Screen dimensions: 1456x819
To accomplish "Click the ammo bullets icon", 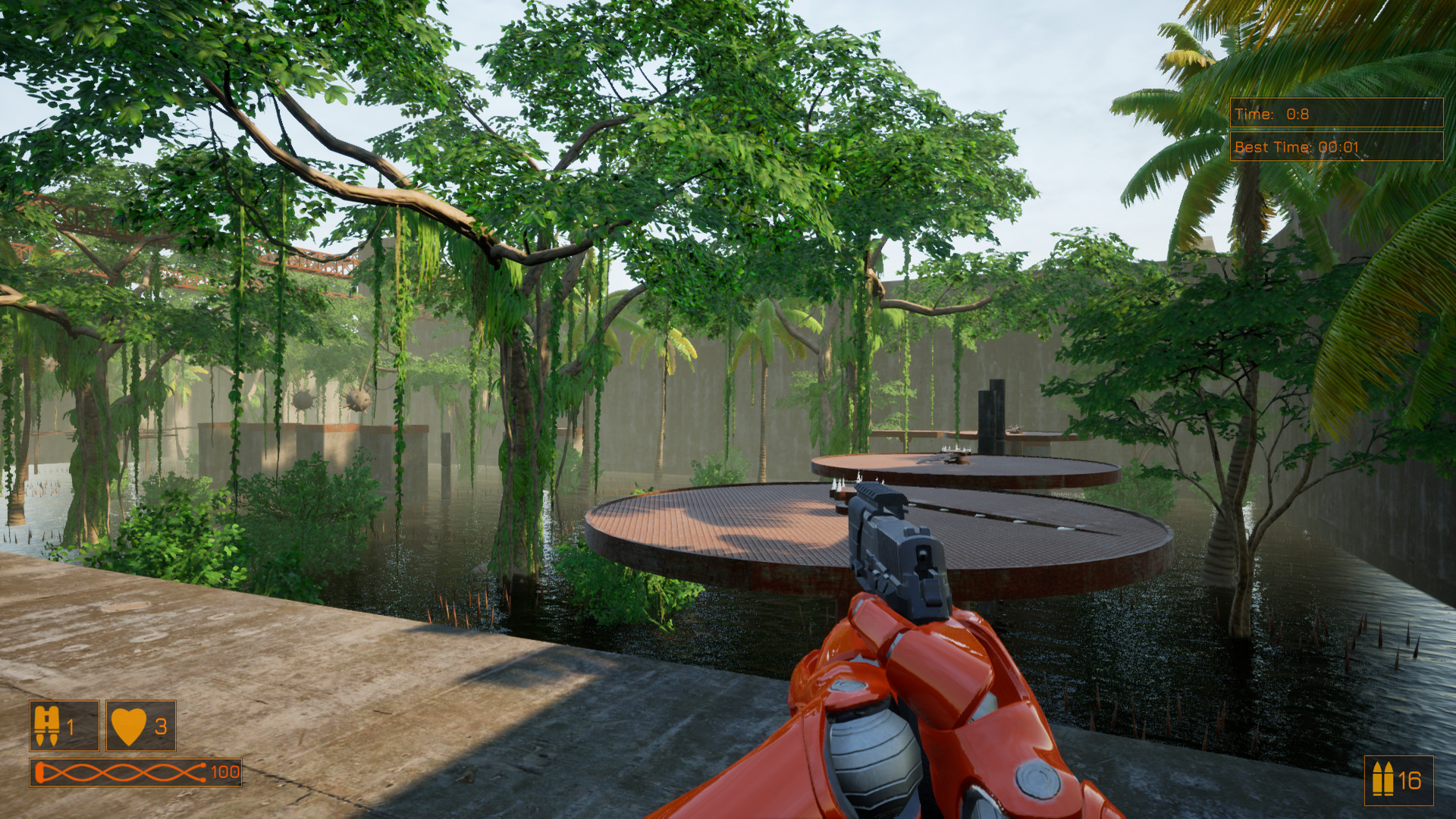I will [1382, 779].
